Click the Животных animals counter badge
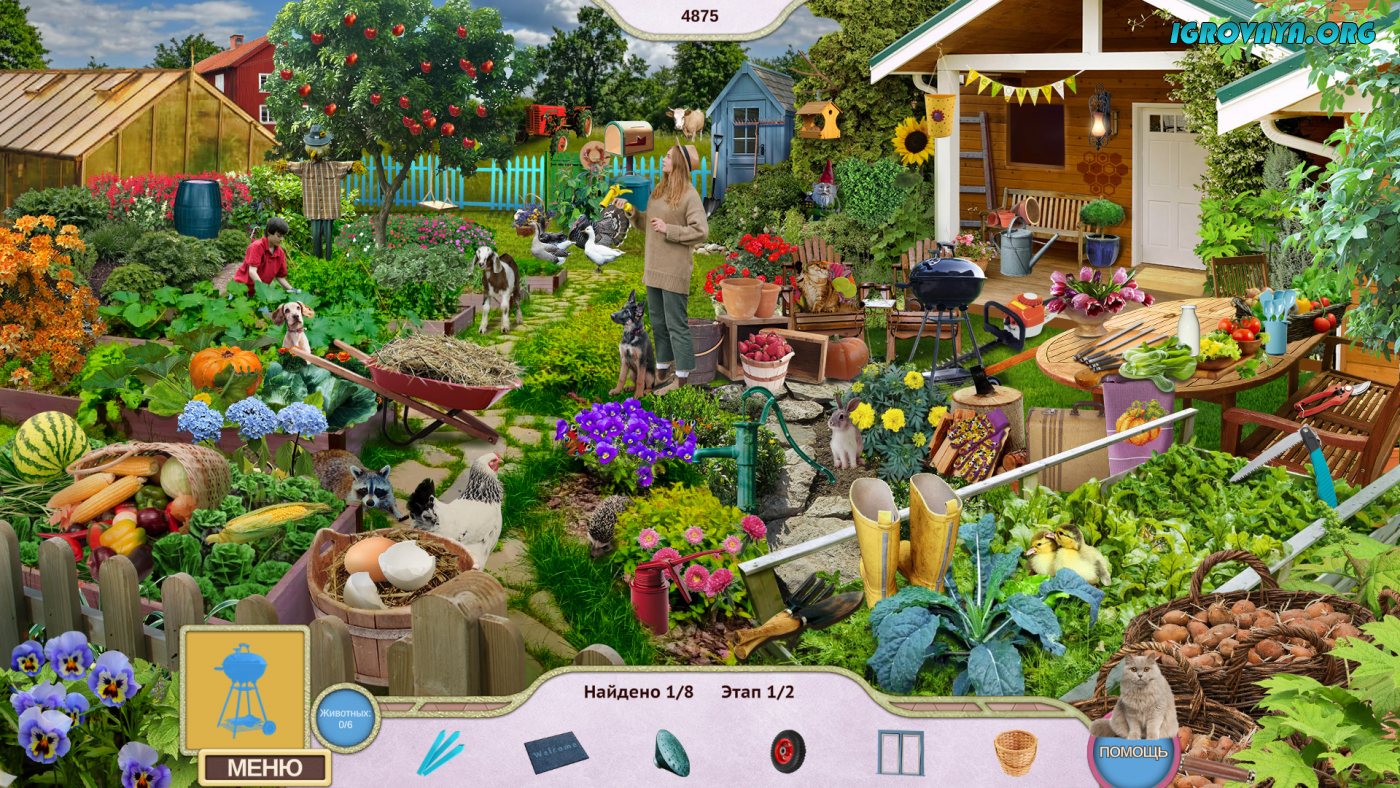Image resolution: width=1400 pixels, height=788 pixels. (x=345, y=718)
